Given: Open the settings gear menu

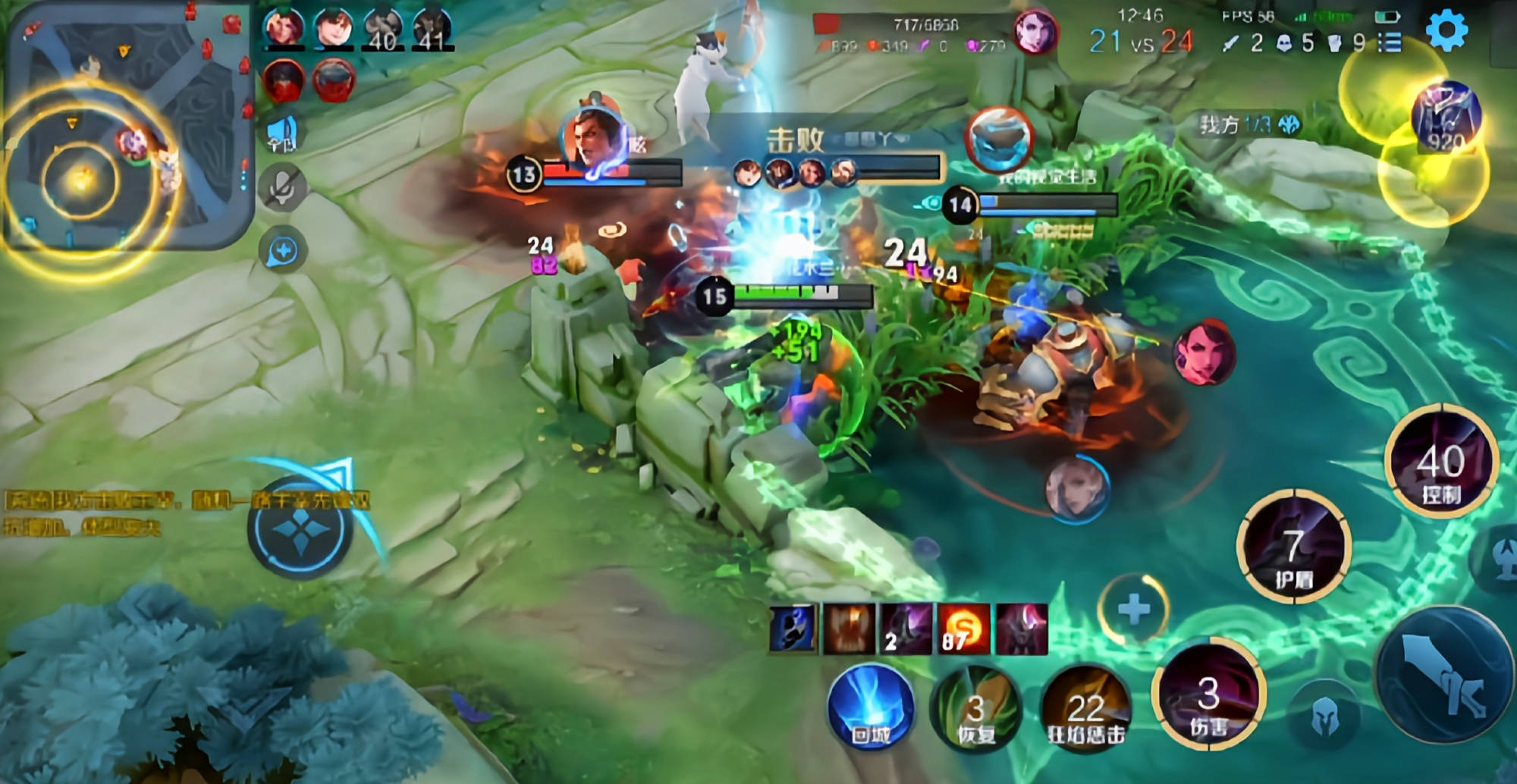Looking at the screenshot, I should click(x=1446, y=30).
